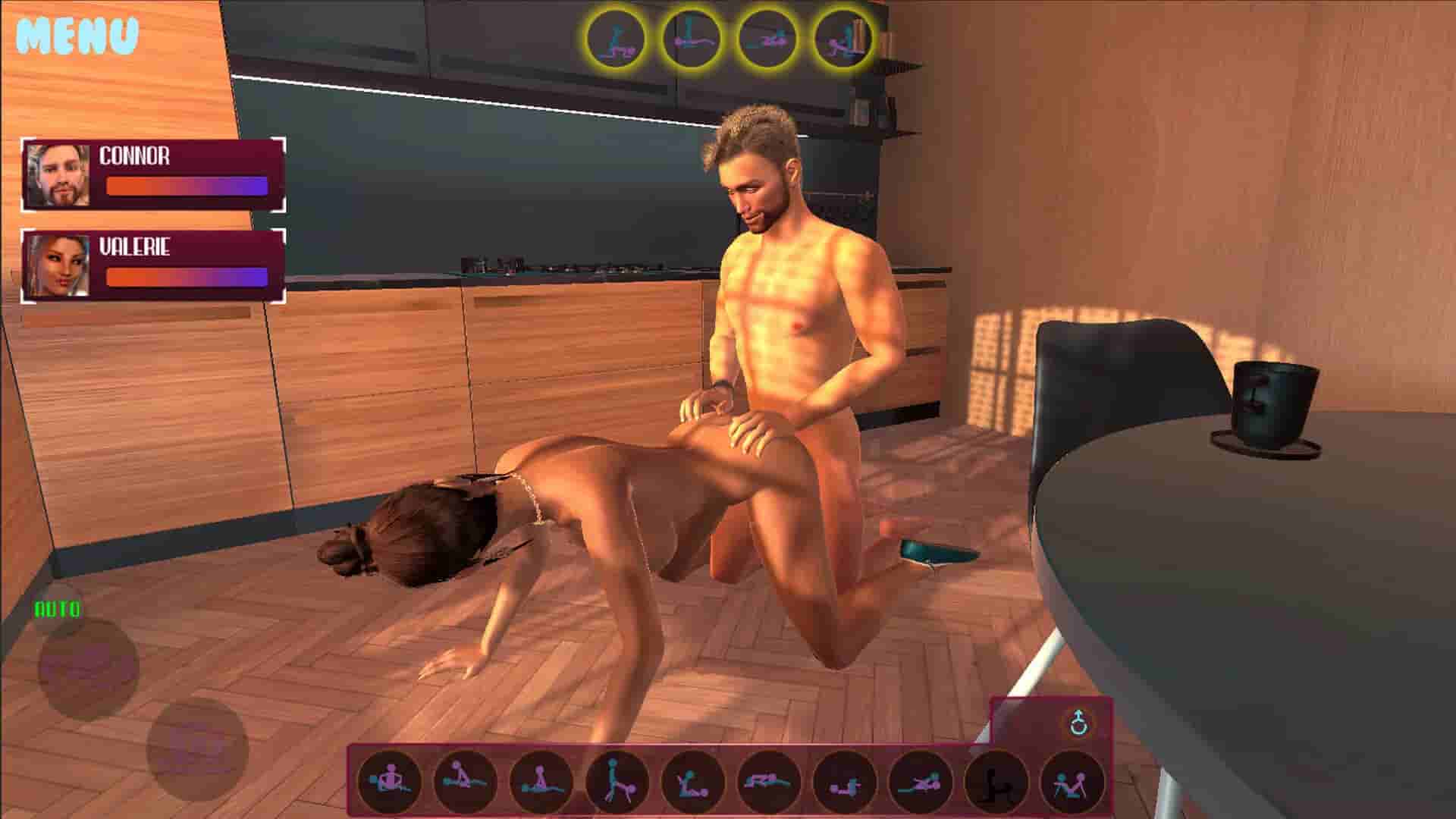Select the darkened locked pose icon near bar's end
This screenshot has width=1456, height=819.
coord(993,783)
